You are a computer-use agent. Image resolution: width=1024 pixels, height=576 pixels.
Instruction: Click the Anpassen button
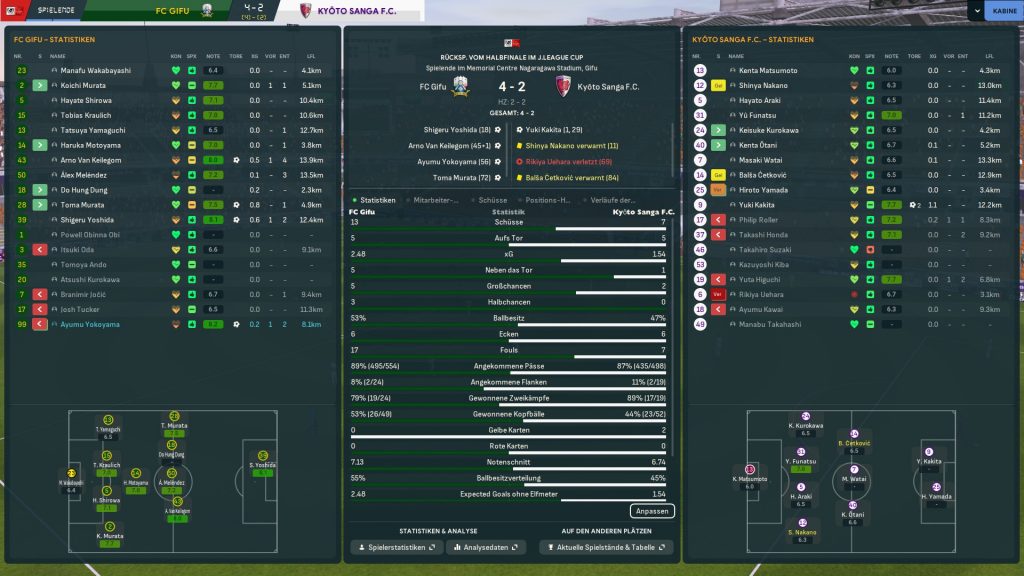[x=652, y=511]
